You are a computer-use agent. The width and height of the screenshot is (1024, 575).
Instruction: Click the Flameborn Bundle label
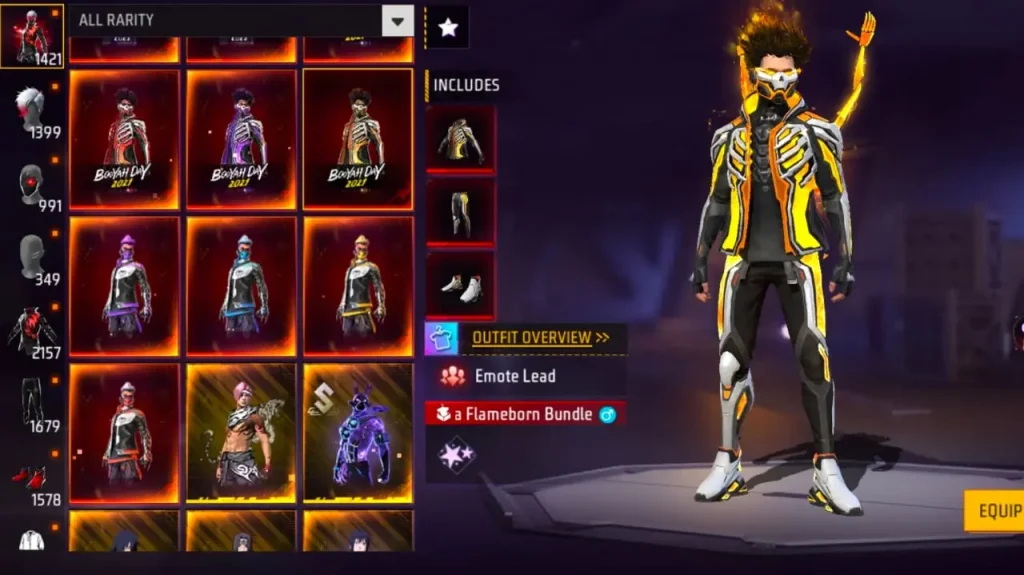(x=525, y=414)
